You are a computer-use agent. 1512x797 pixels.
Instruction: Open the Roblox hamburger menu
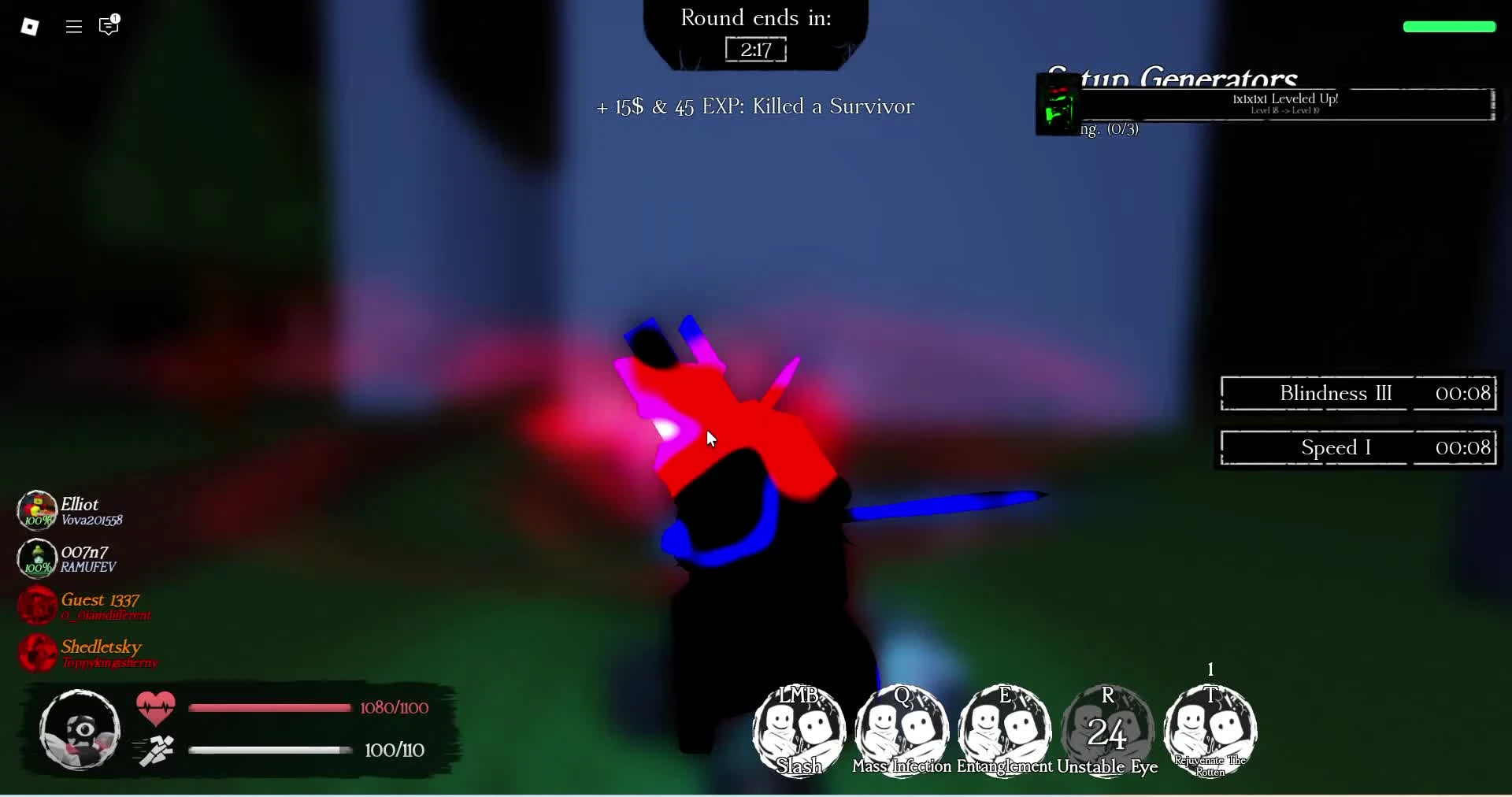pyautogui.click(x=72, y=26)
